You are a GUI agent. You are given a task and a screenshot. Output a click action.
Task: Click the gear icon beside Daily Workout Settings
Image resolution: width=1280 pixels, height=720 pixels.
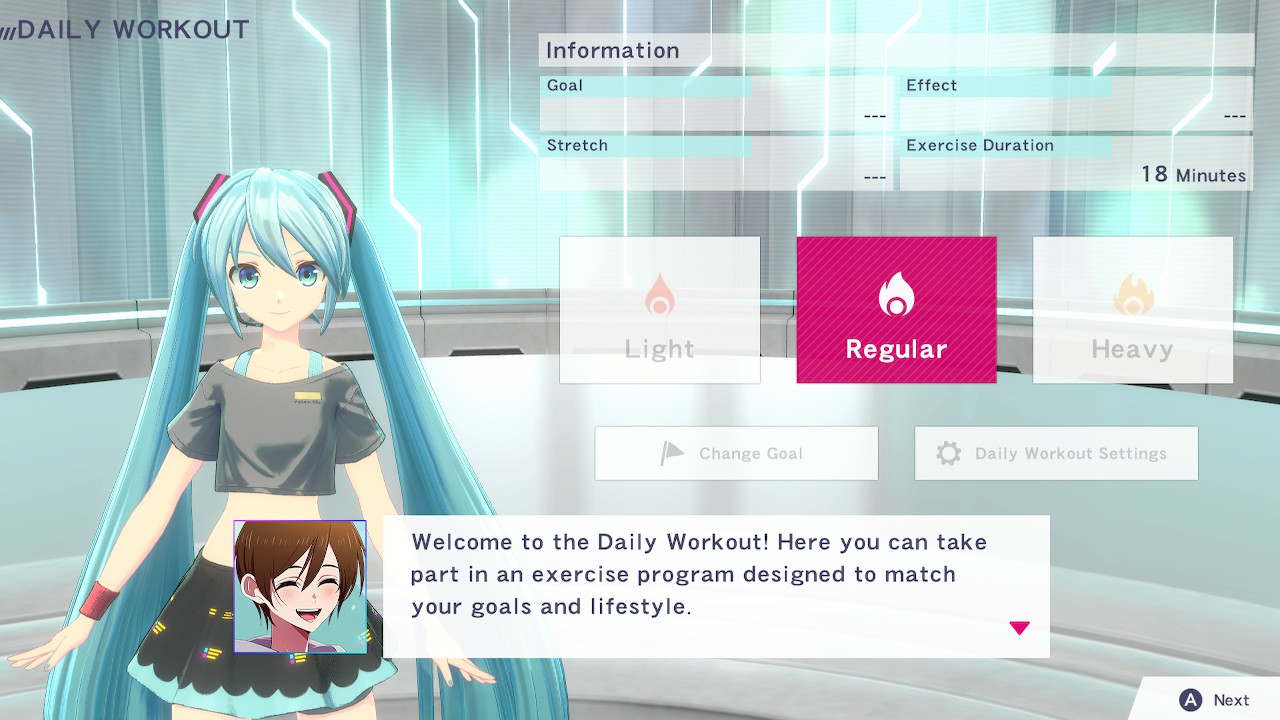click(x=949, y=452)
